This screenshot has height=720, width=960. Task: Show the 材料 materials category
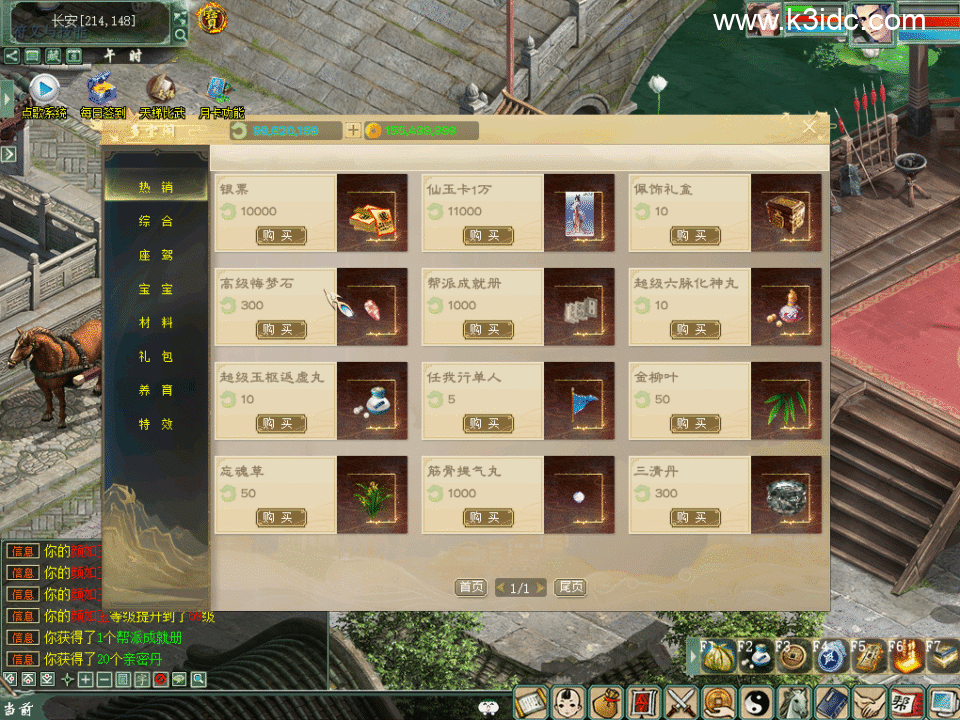tap(155, 323)
